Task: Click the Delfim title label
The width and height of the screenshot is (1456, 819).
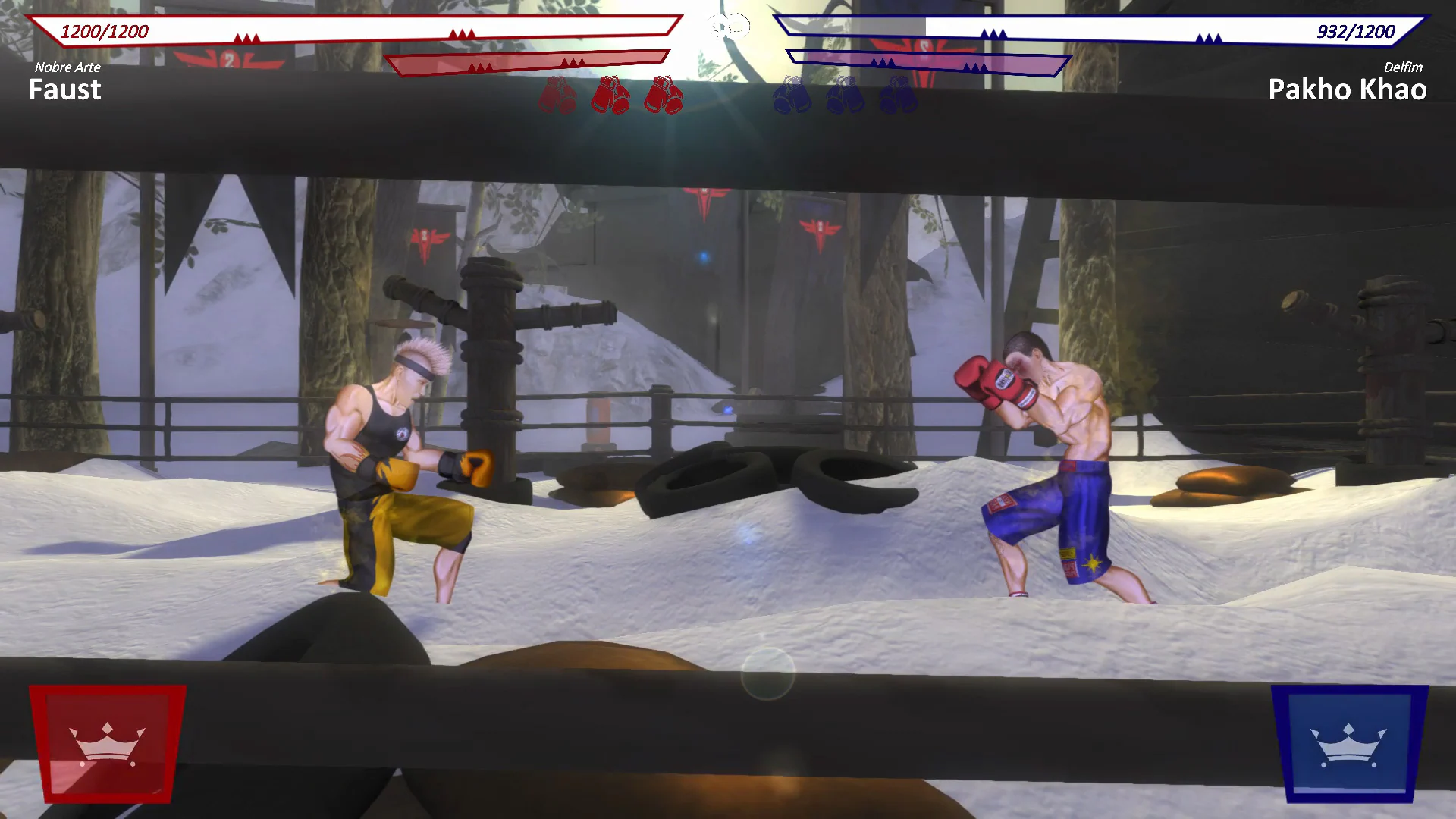Action: pyautogui.click(x=1402, y=67)
